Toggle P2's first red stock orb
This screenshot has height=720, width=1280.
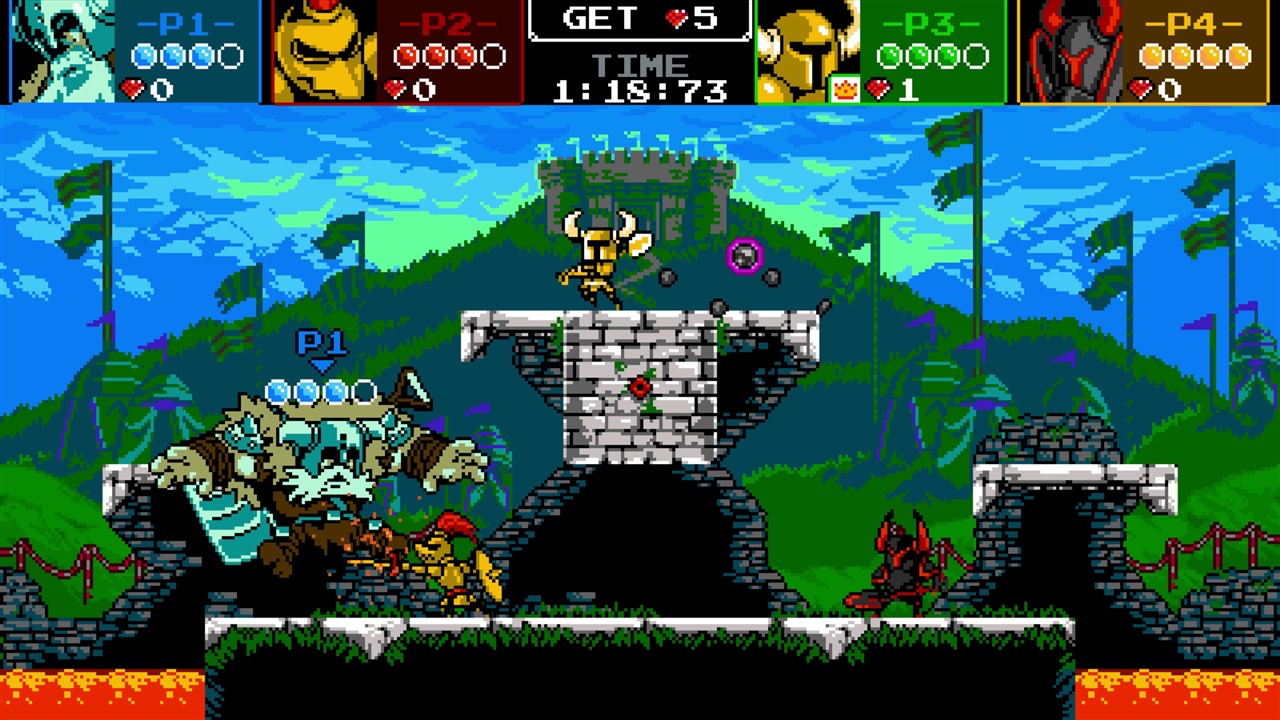[407, 57]
